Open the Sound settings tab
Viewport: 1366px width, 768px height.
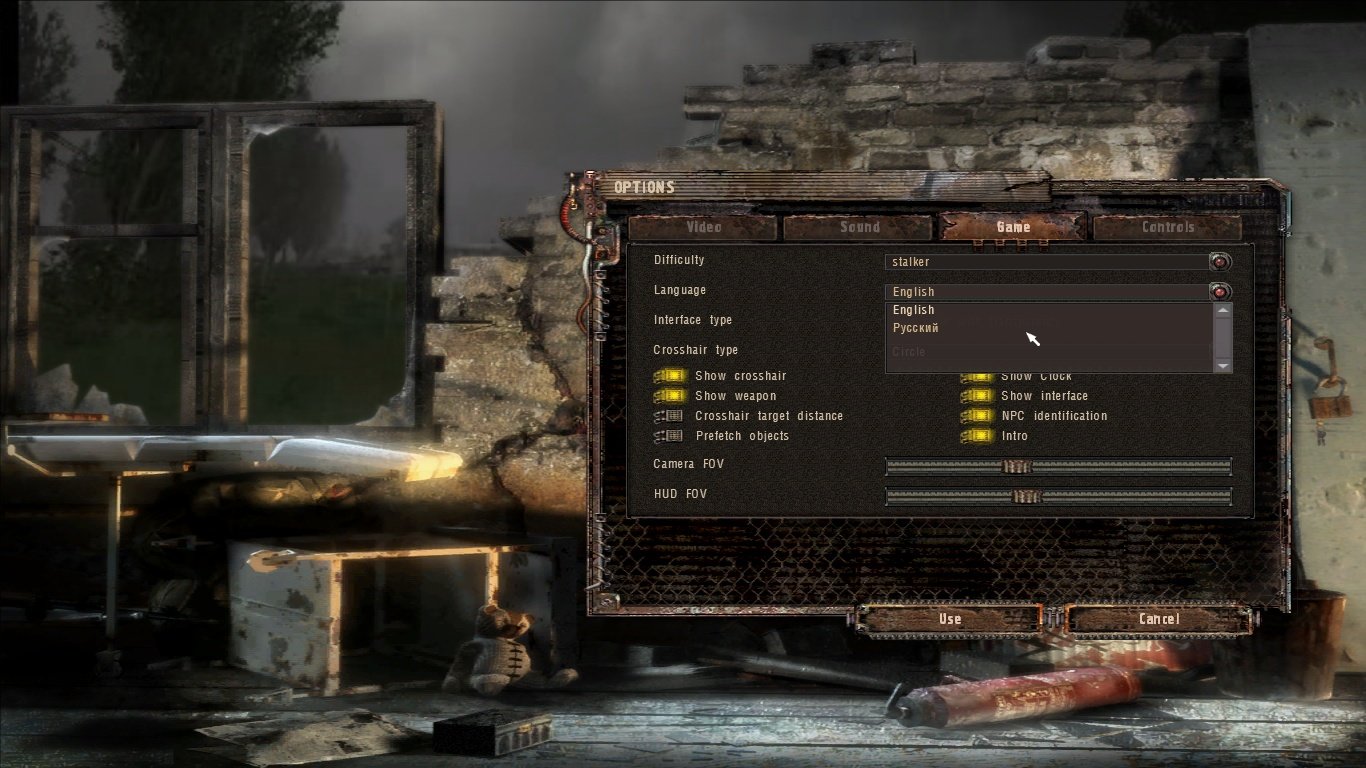tap(859, 227)
